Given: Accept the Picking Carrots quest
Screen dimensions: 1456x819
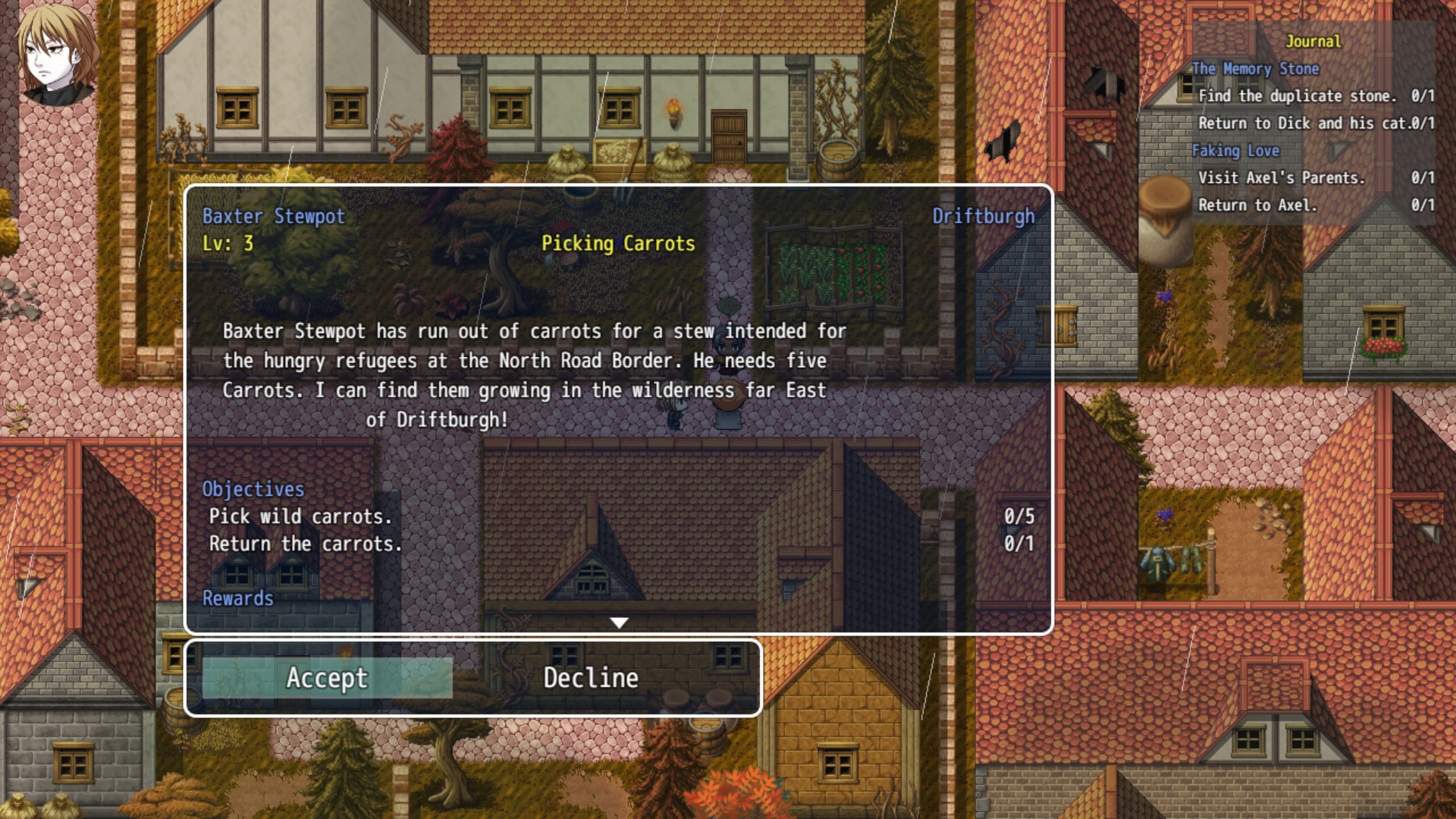Looking at the screenshot, I should (x=326, y=678).
